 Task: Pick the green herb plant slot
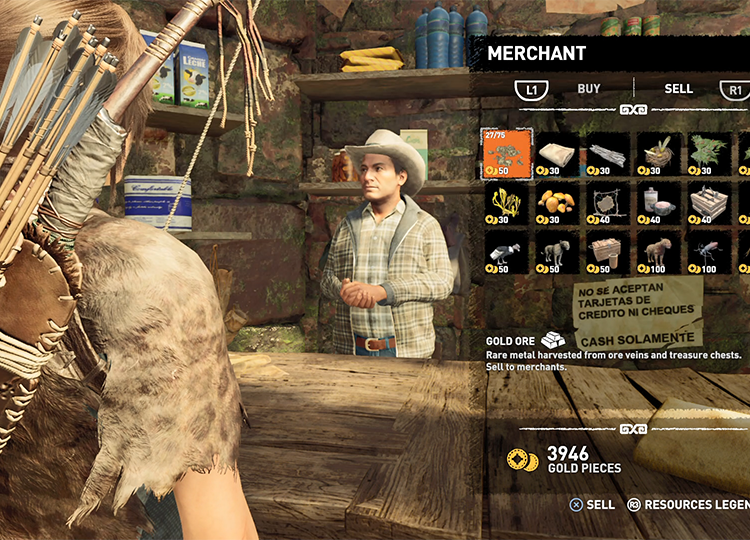(710, 153)
